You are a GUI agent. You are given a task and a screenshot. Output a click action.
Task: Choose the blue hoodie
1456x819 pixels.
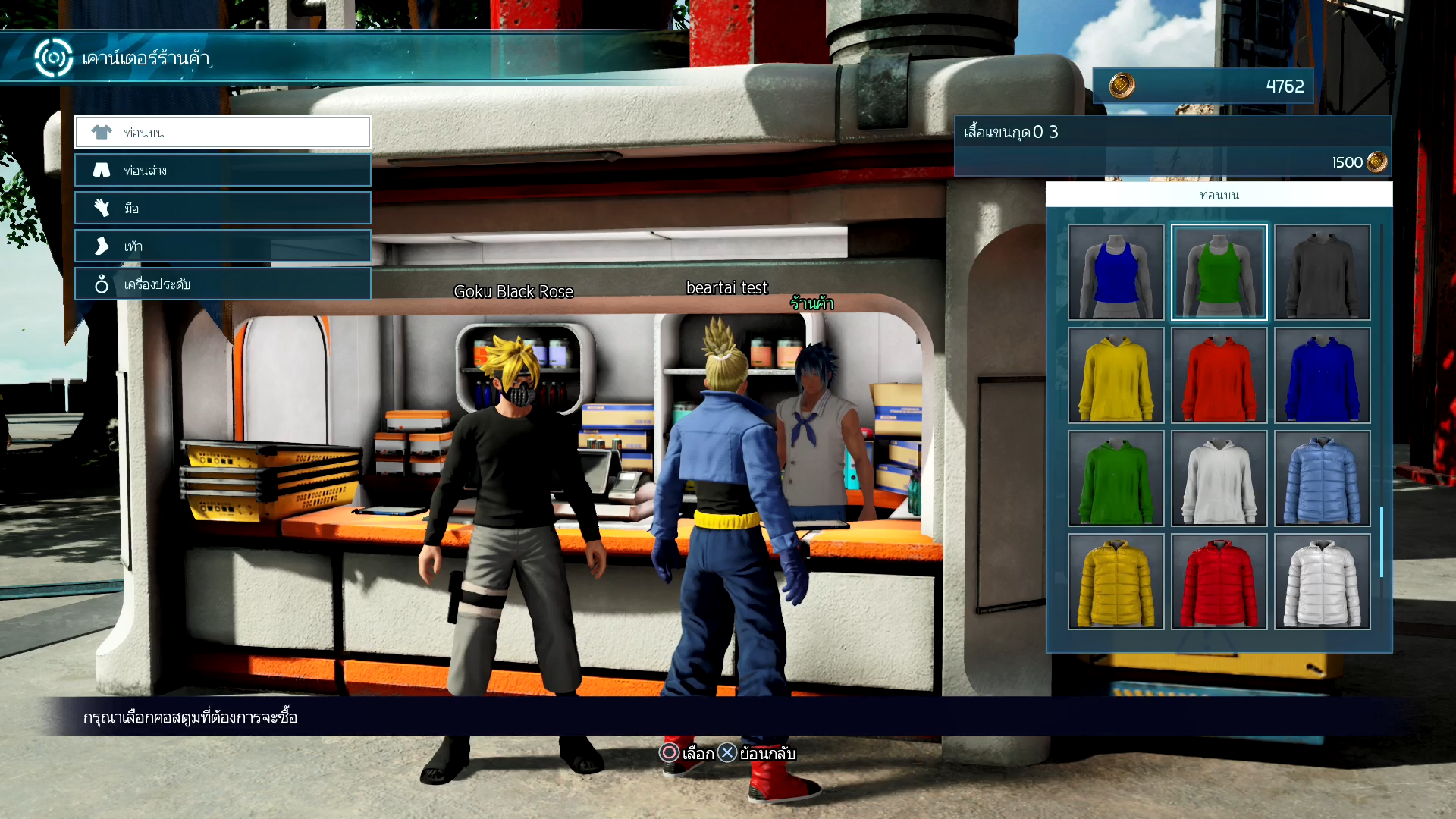pyautogui.click(x=1322, y=375)
